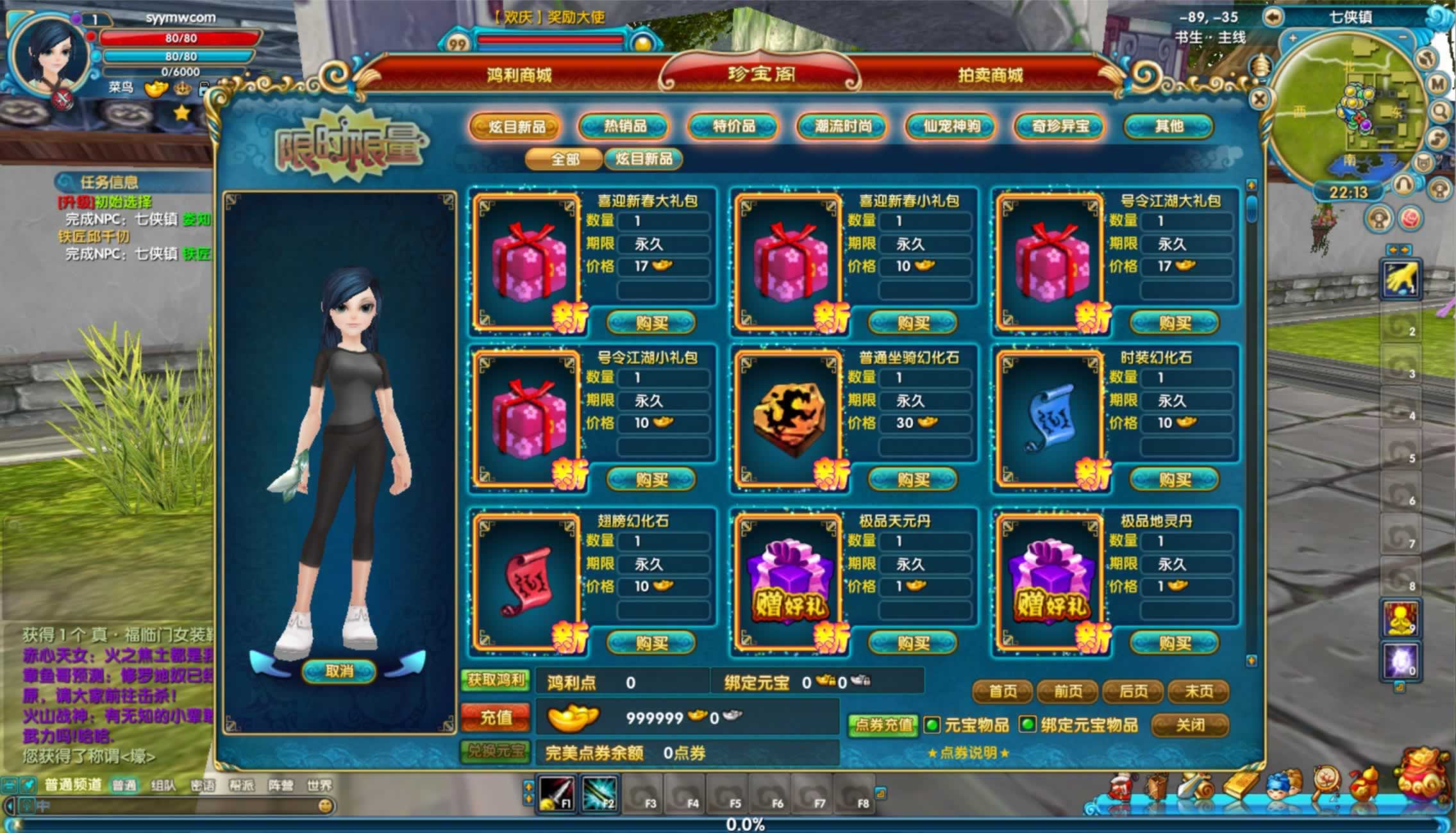Choose the 特价品 category
The height and width of the screenshot is (833, 1456).
733,126
